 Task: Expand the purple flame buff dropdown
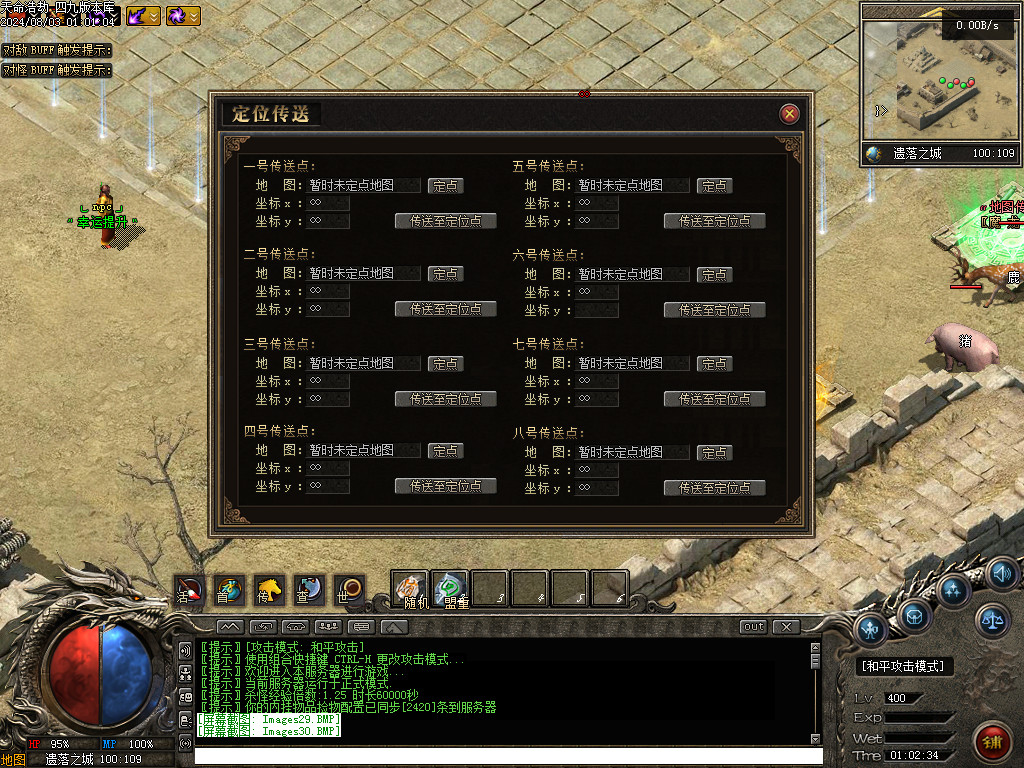pyautogui.click(x=155, y=16)
